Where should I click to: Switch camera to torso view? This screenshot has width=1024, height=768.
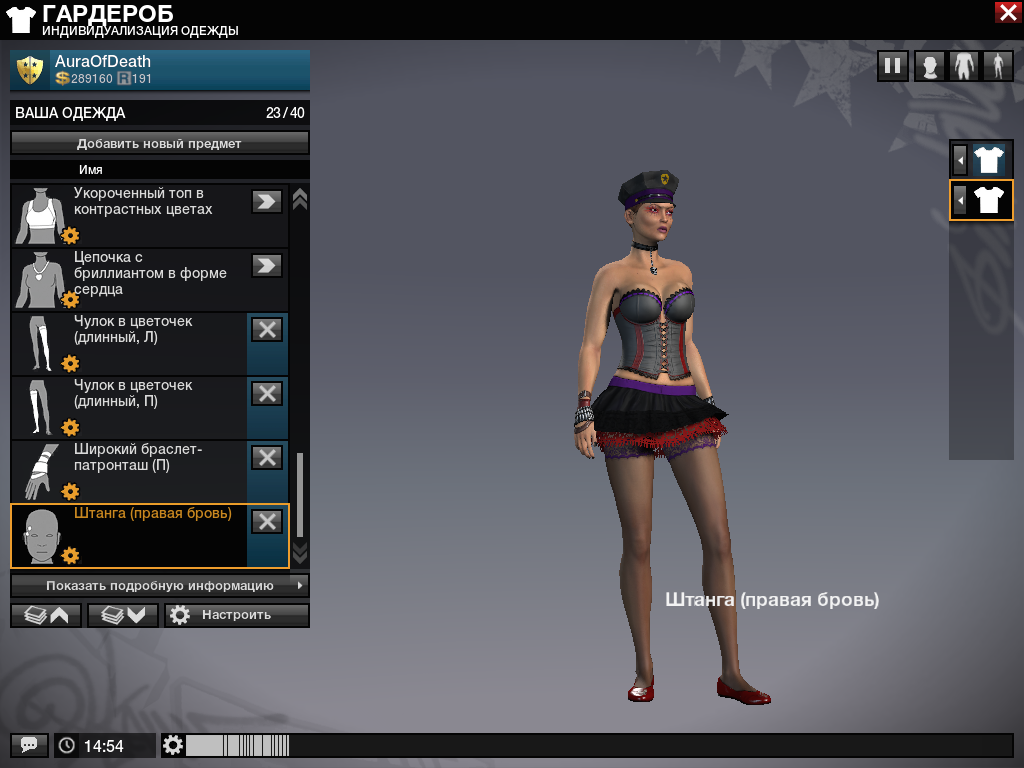coord(964,67)
